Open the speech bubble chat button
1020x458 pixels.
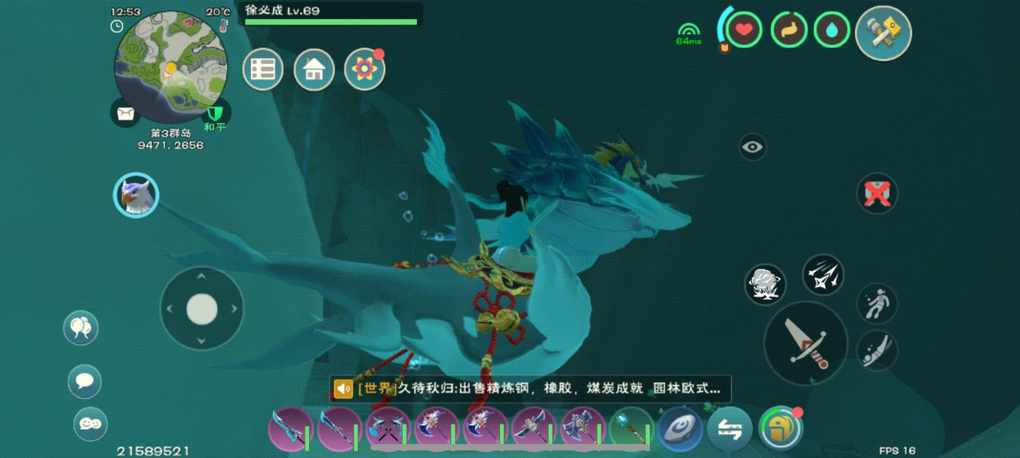(x=85, y=380)
